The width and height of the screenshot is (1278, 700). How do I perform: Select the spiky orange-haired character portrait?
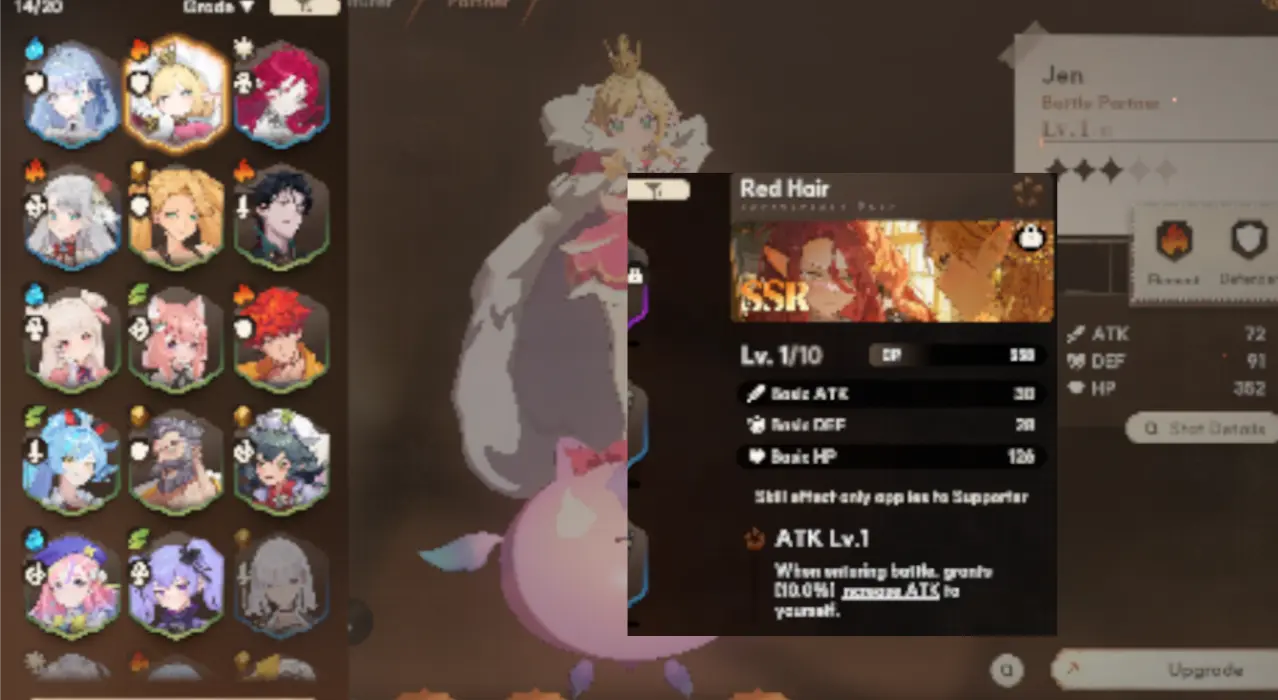pos(280,337)
